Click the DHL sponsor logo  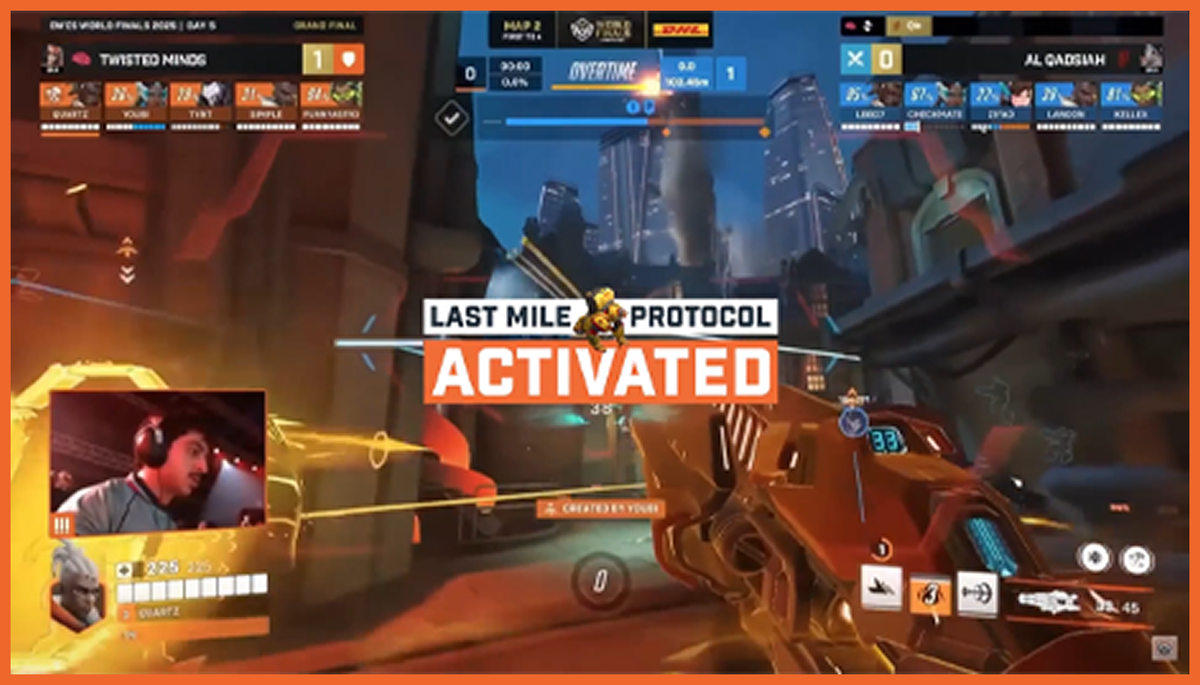click(680, 30)
